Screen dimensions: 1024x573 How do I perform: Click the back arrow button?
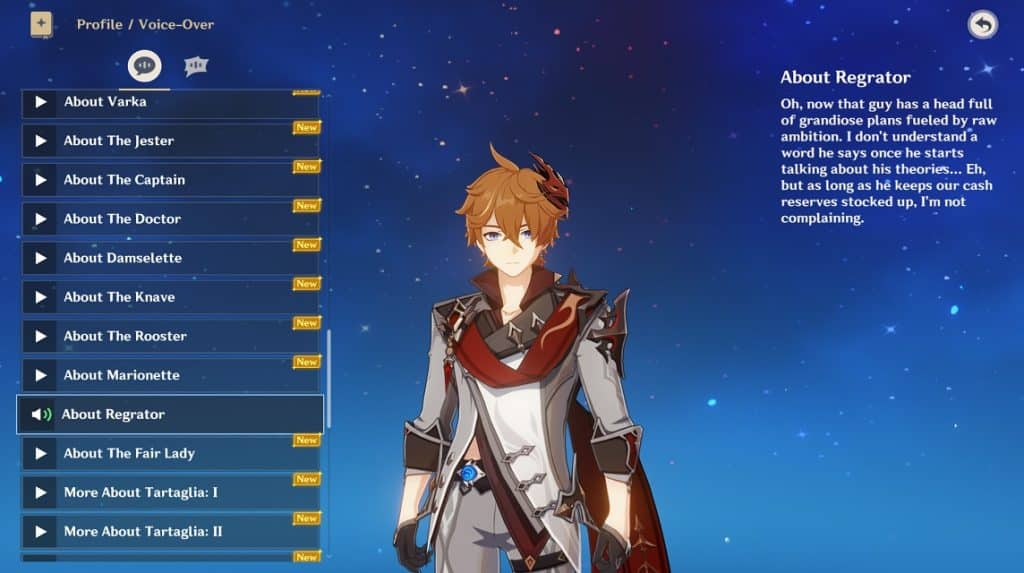(982, 25)
